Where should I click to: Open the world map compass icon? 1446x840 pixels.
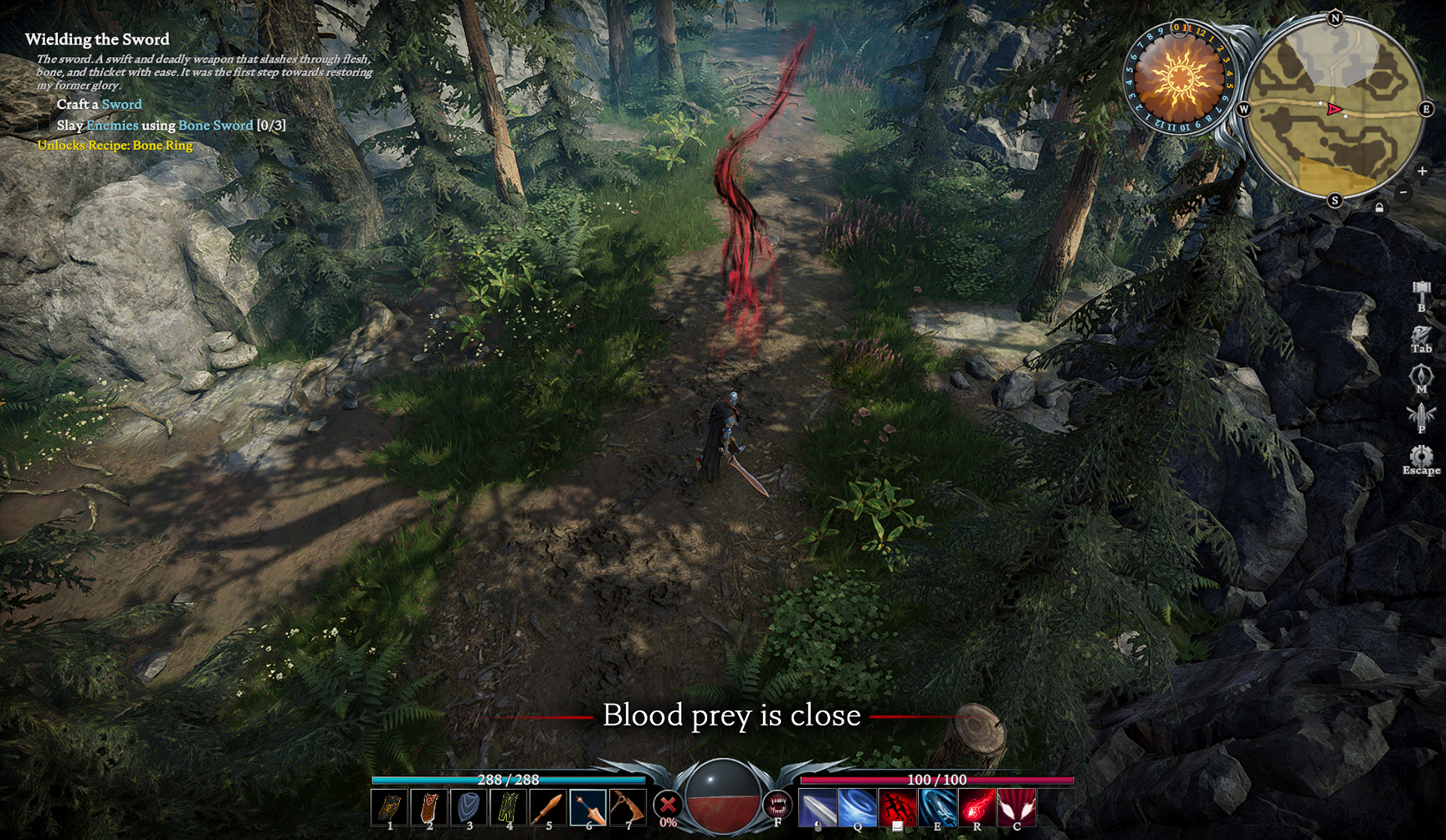coord(1421,376)
